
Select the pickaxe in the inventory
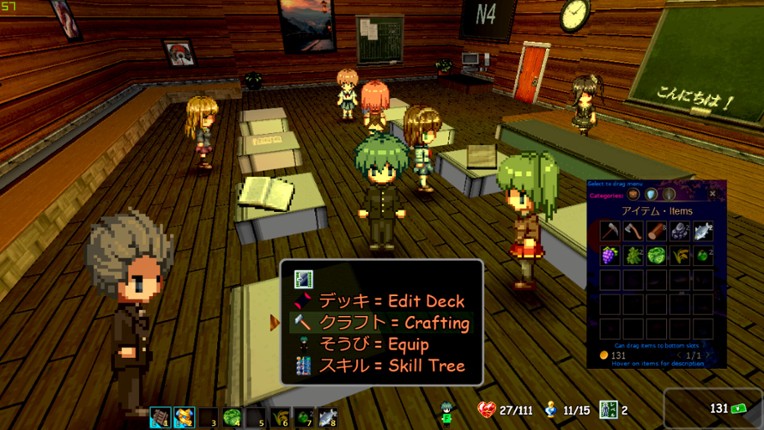tap(609, 232)
